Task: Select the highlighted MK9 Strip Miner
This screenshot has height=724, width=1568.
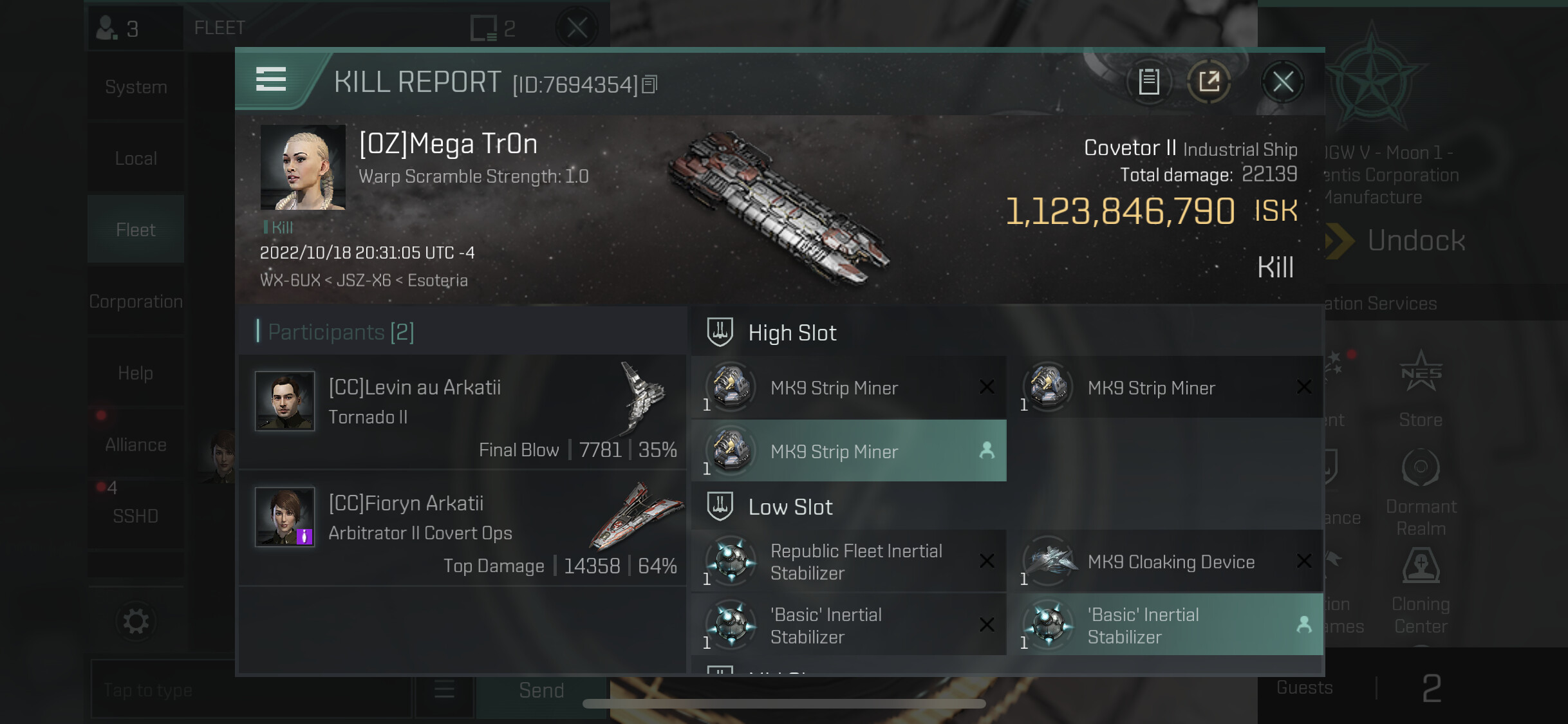Action: tap(848, 451)
